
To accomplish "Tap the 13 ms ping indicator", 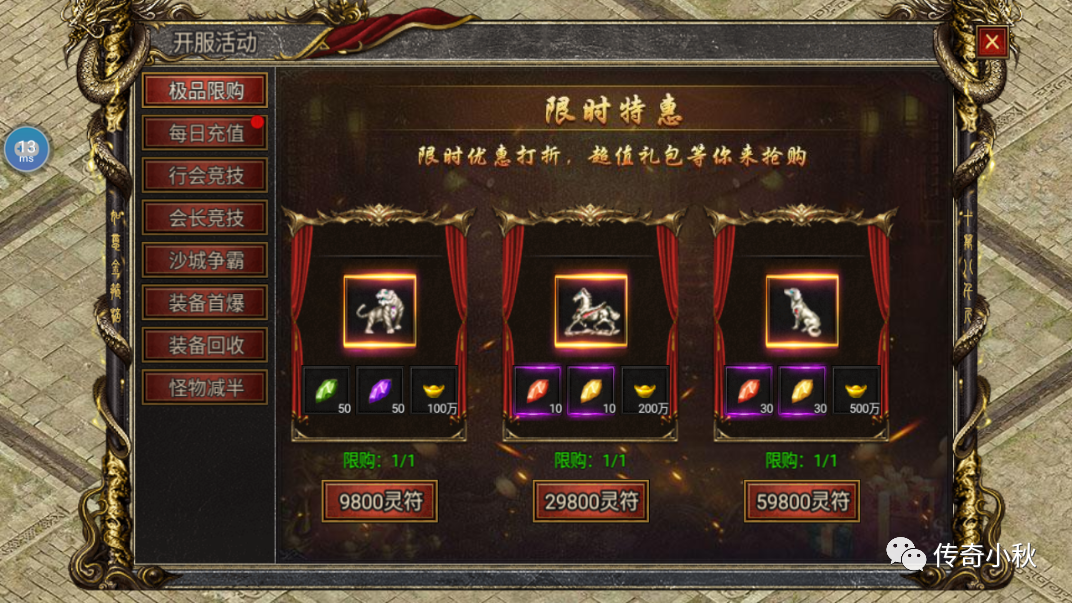I will click(26, 150).
